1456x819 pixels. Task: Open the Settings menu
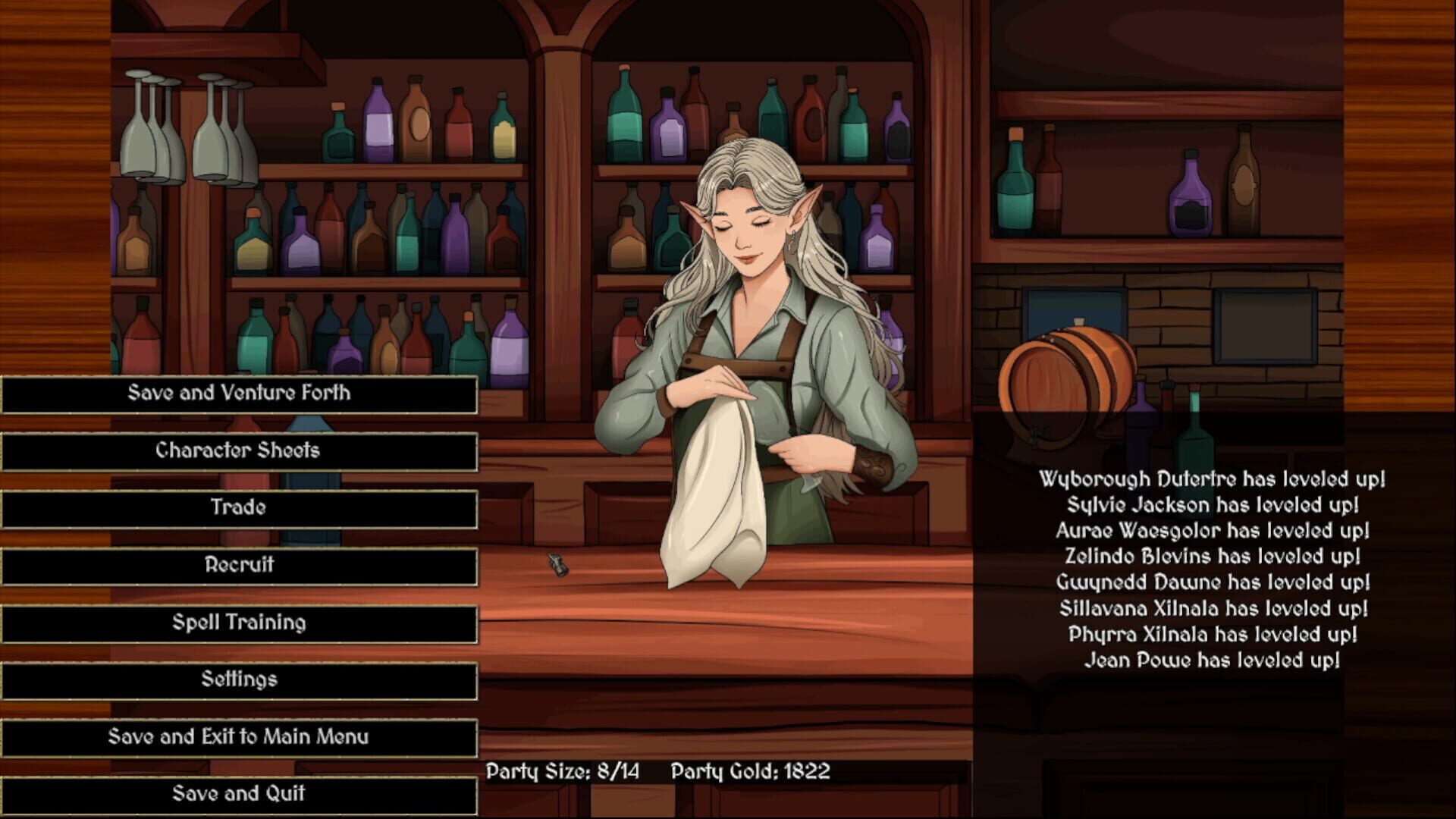click(238, 679)
